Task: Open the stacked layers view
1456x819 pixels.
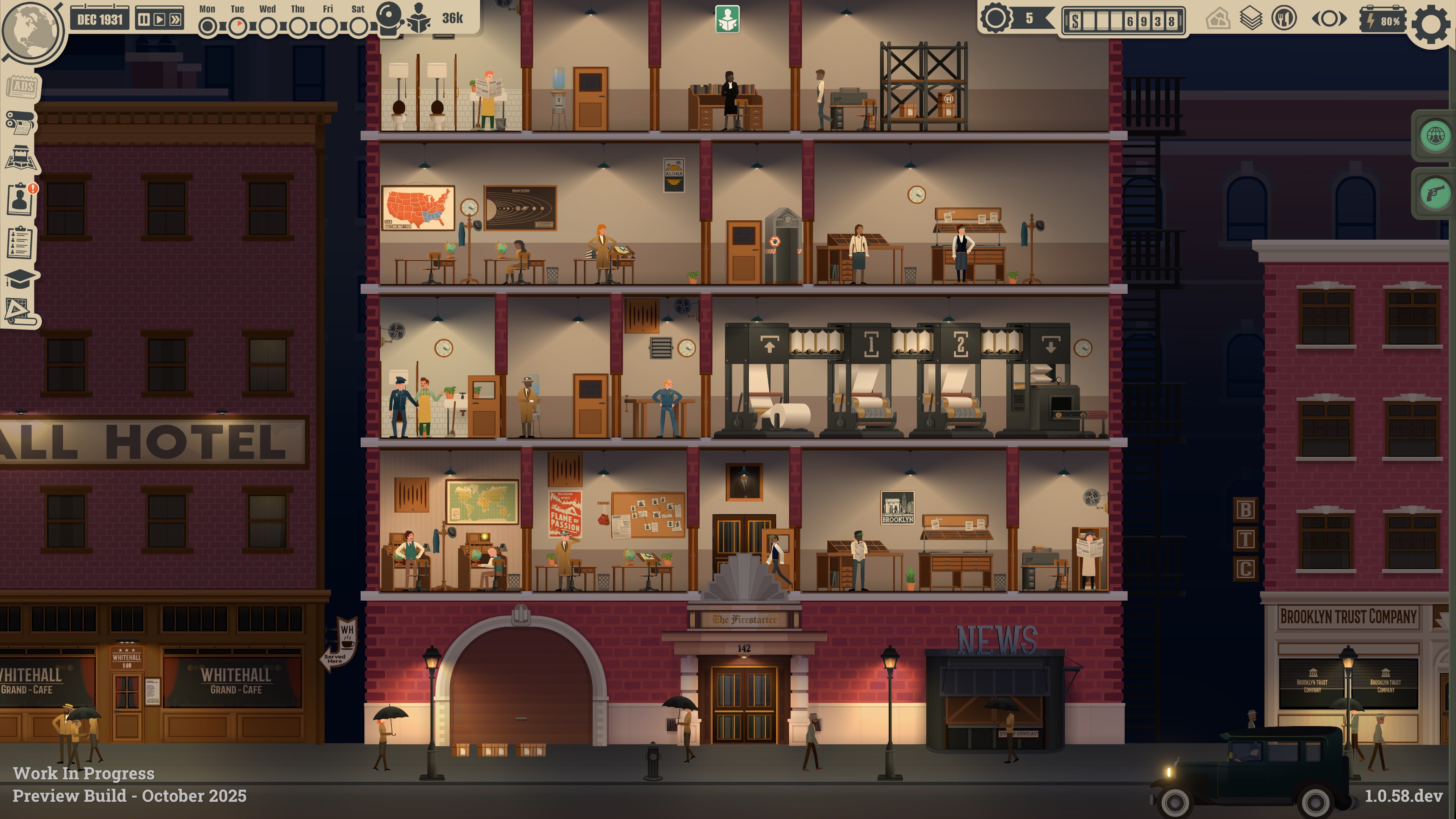Action: tap(1251, 19)
